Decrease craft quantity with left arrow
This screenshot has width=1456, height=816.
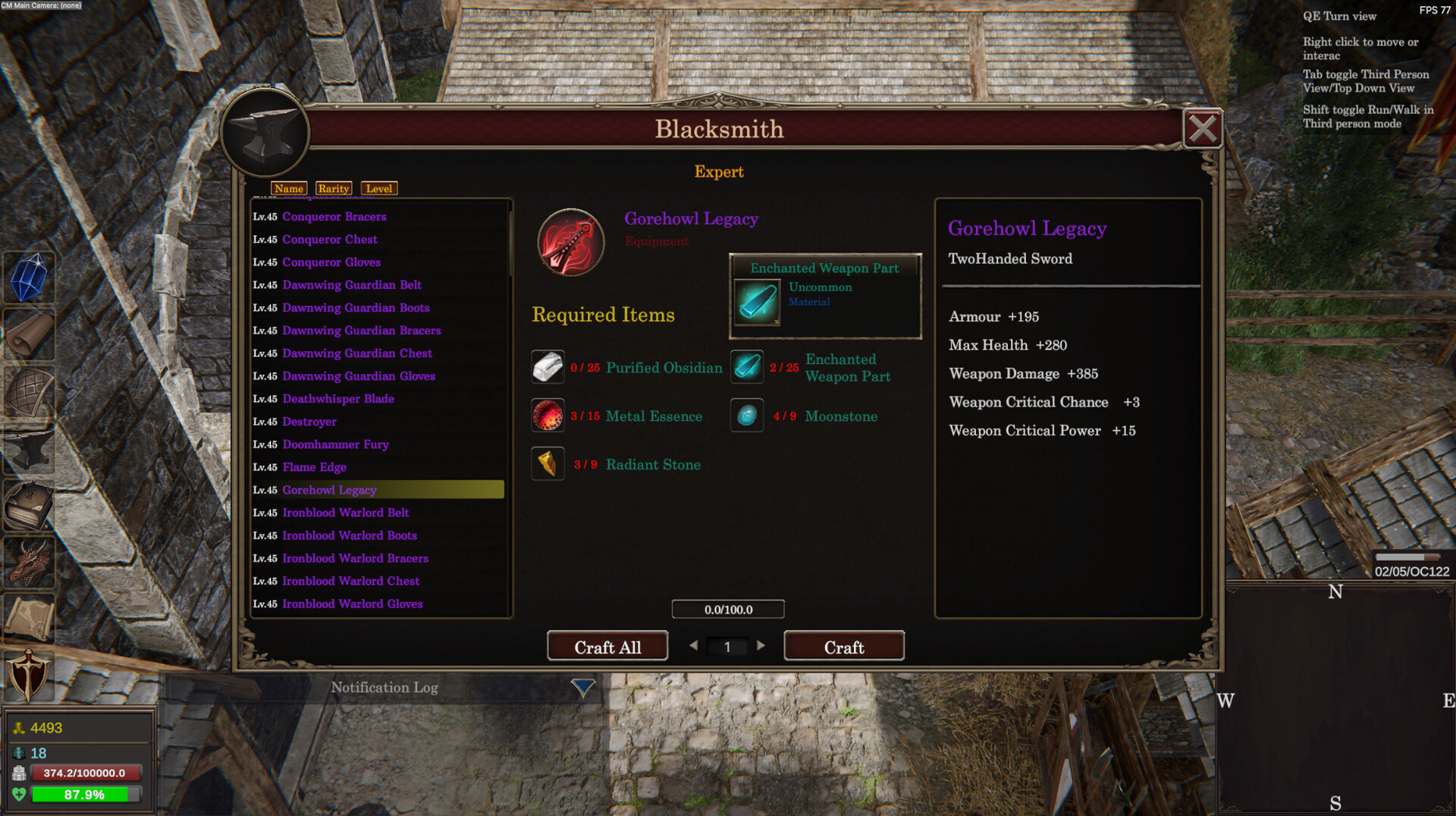694,645
